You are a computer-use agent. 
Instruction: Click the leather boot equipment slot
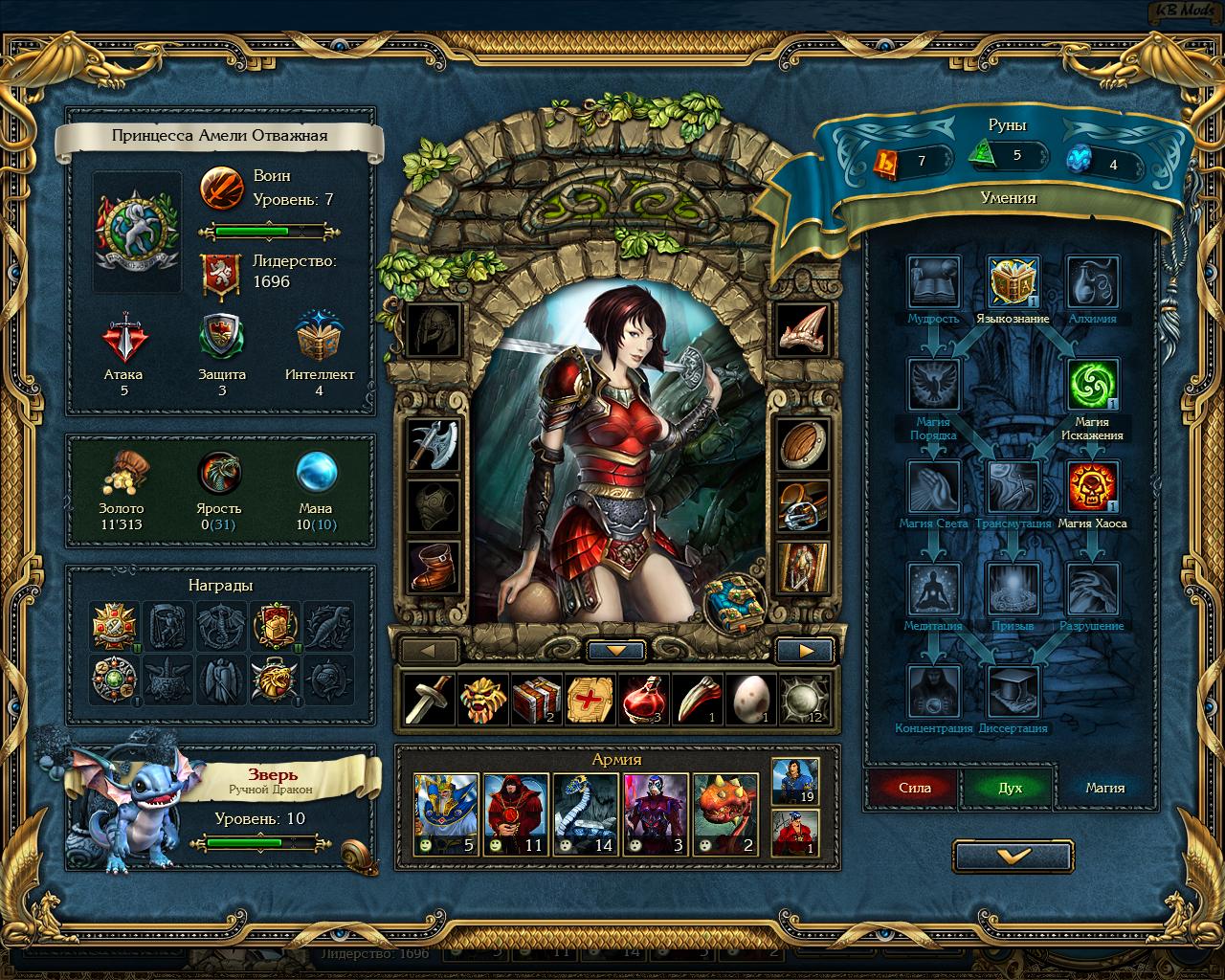[x=434, y=566]
